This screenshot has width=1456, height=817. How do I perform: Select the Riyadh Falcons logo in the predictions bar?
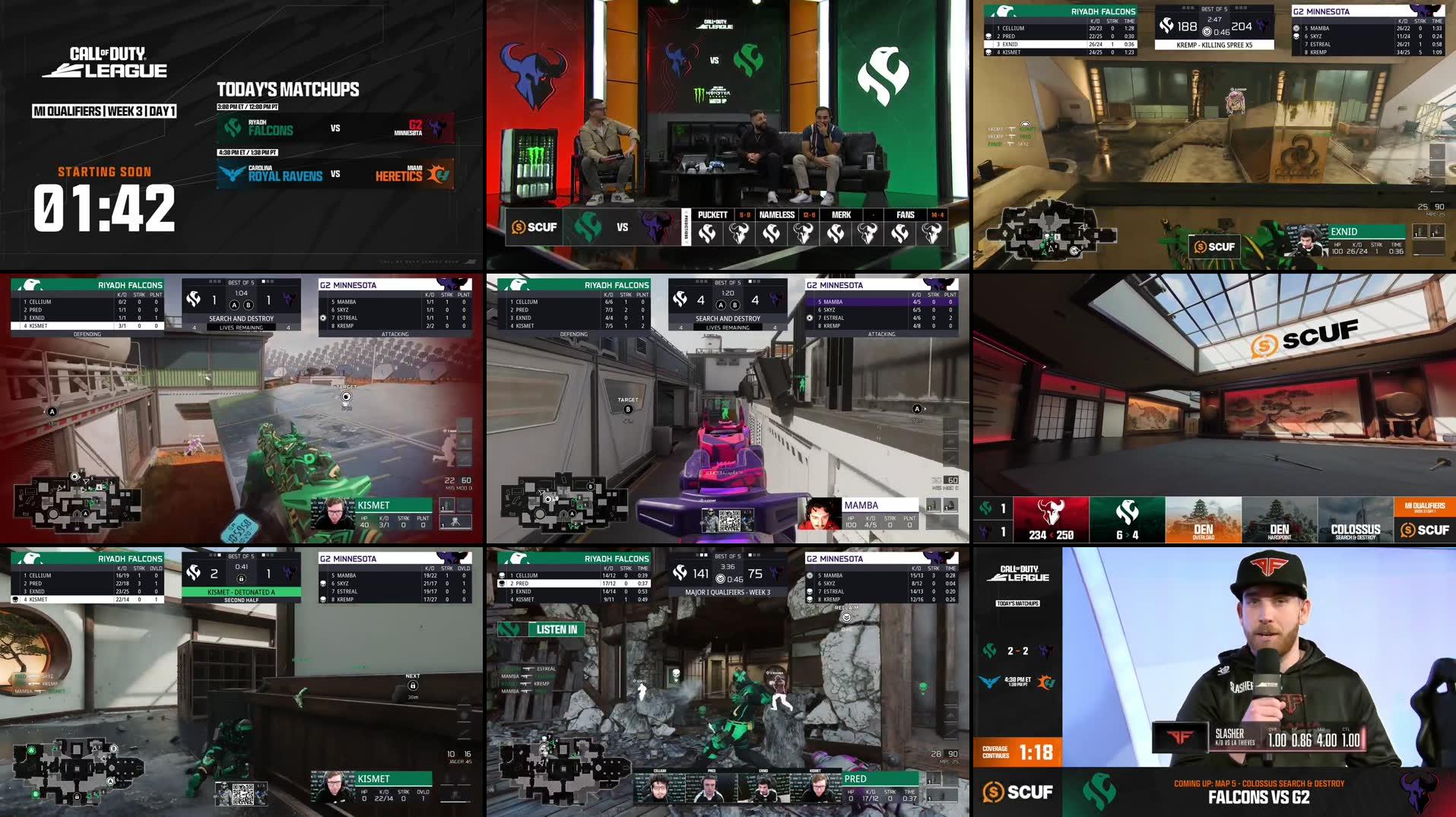click(587, 227)
